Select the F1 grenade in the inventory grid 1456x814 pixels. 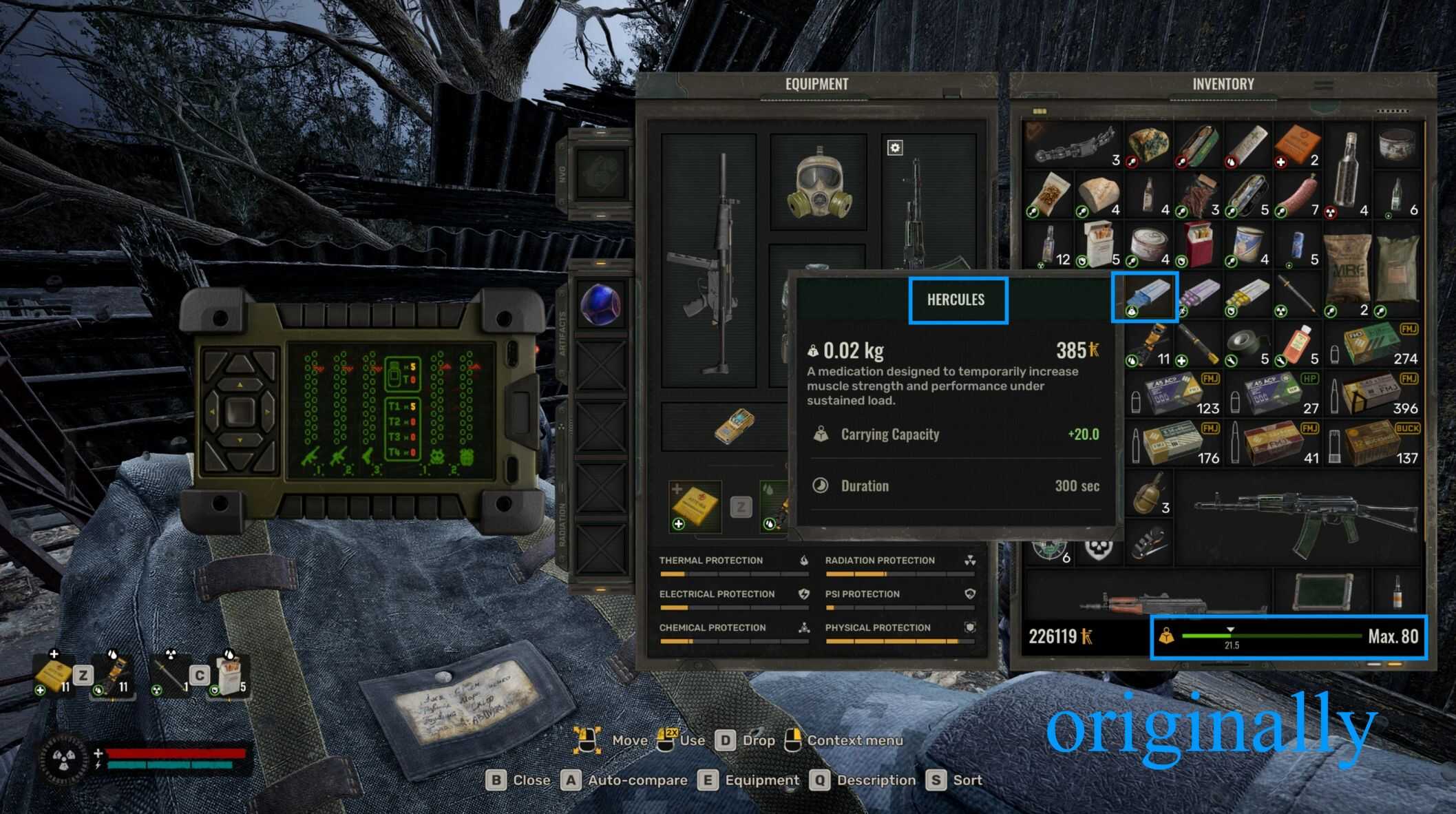tap(1147, 493)
